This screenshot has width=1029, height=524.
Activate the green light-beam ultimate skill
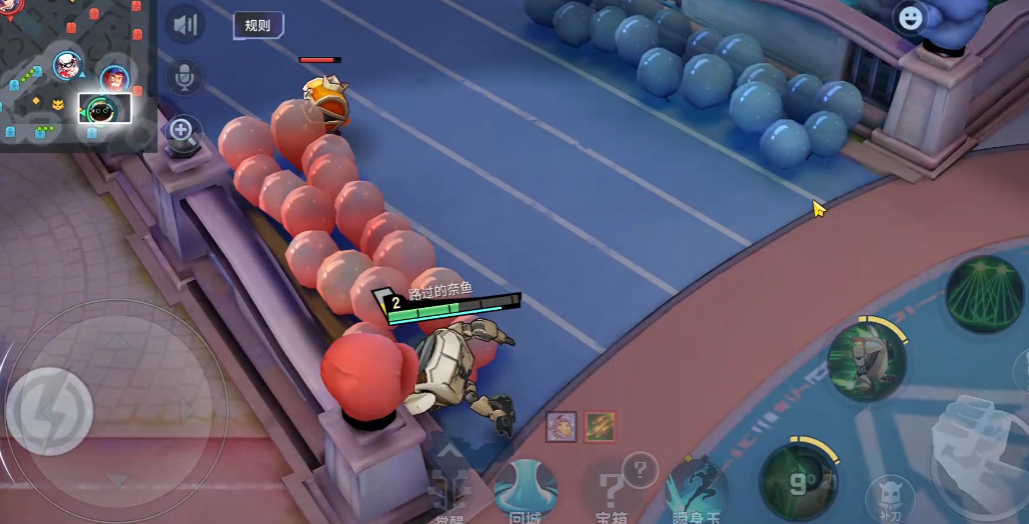(984, 295)
